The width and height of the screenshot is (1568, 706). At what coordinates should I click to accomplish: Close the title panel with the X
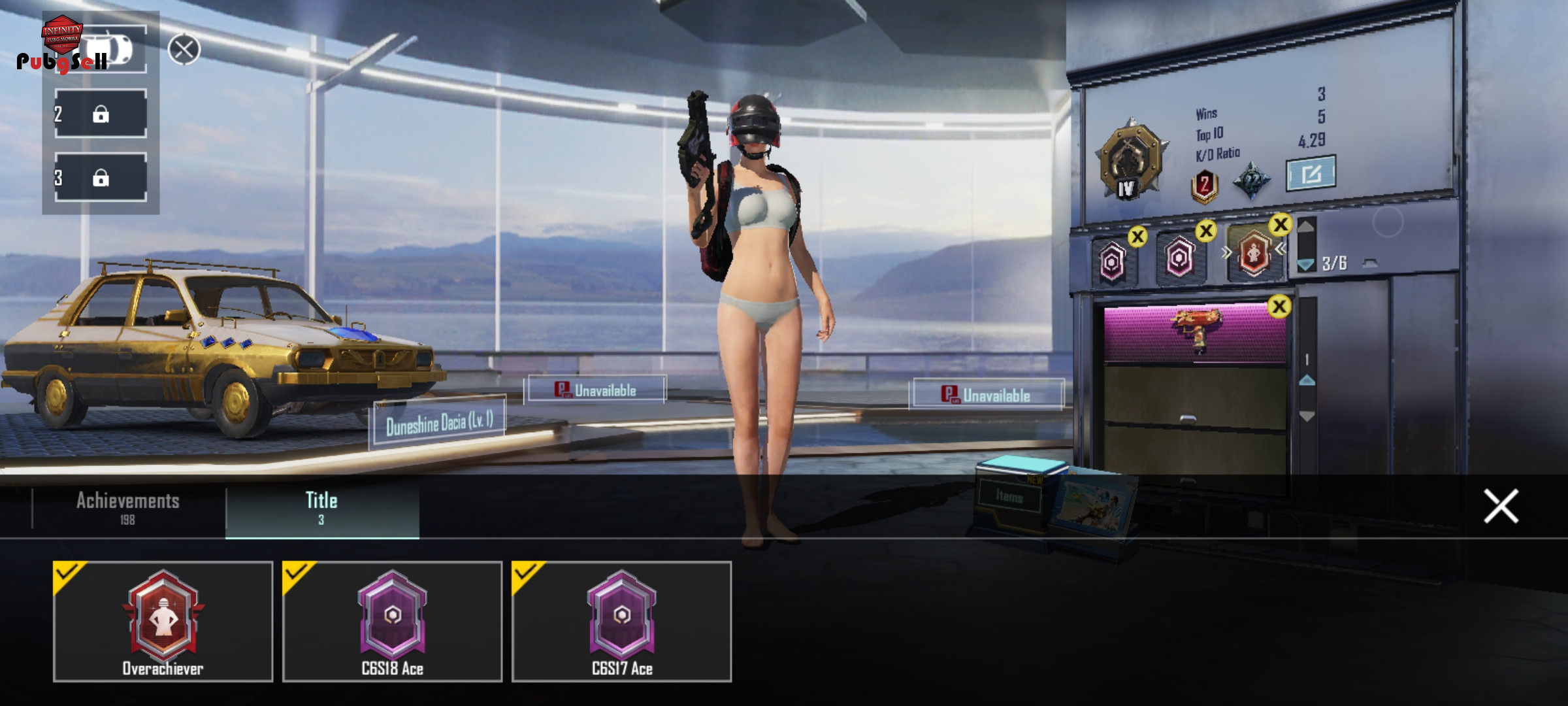click(1500, 506)
